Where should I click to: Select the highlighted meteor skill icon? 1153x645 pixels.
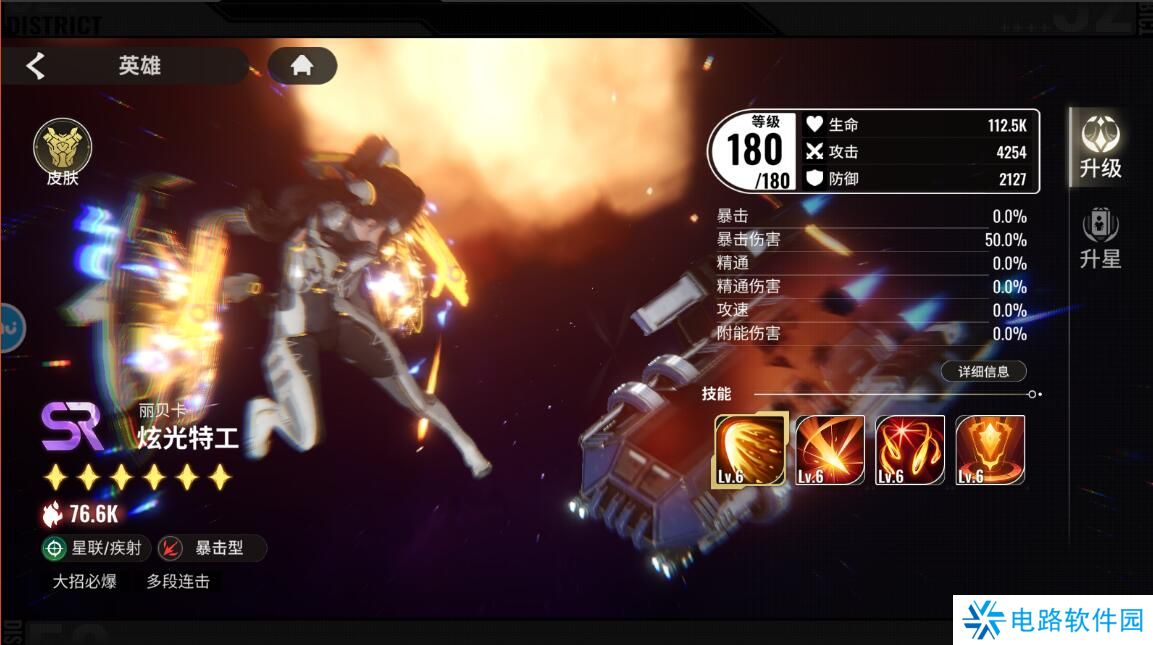point(749,450)
